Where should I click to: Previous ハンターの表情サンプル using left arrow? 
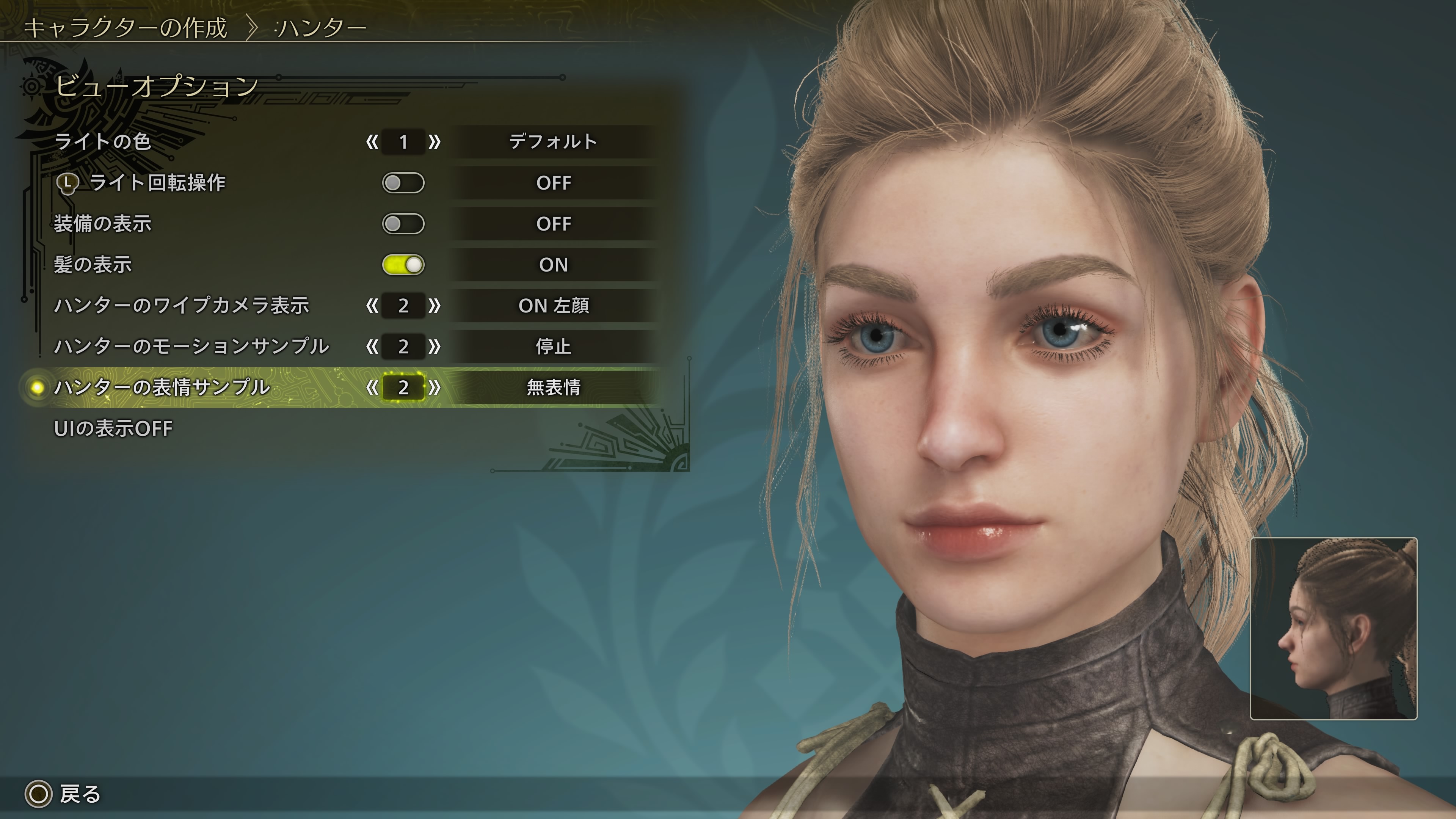[372, 388]
